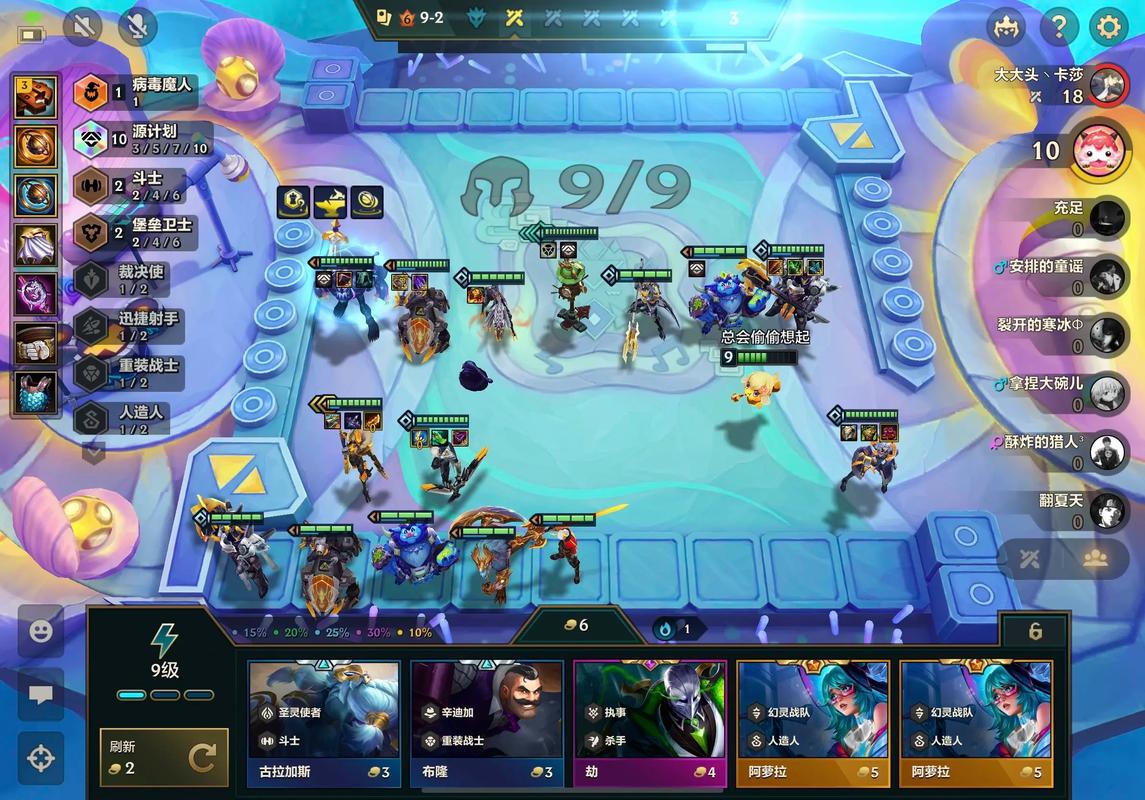
Task: Open the chat speech bubble
Action: (x=41, y=695)
